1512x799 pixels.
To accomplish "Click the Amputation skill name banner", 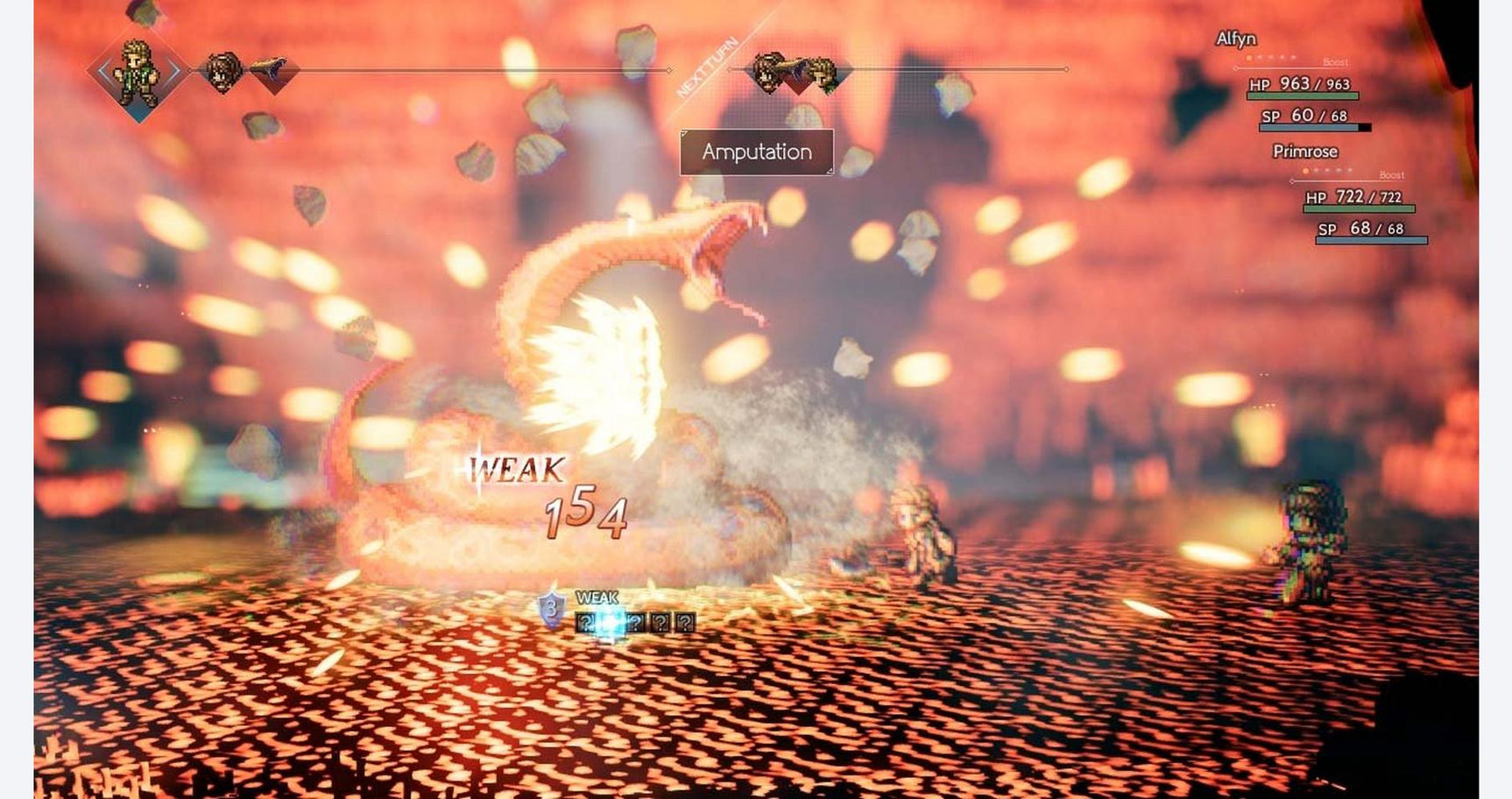I will 756,152.
